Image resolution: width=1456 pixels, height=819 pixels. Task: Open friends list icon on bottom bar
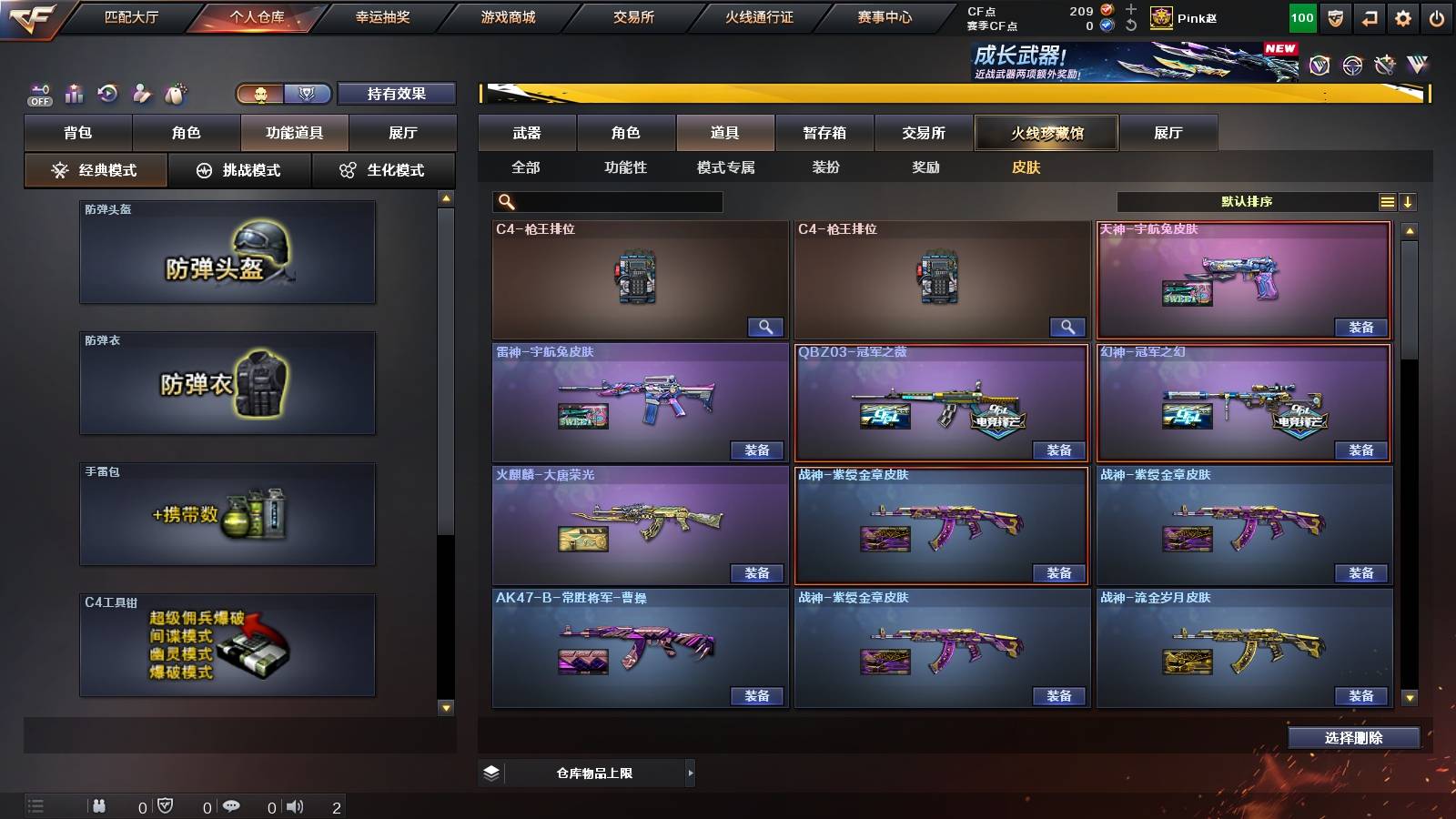[x=98, y=806]
